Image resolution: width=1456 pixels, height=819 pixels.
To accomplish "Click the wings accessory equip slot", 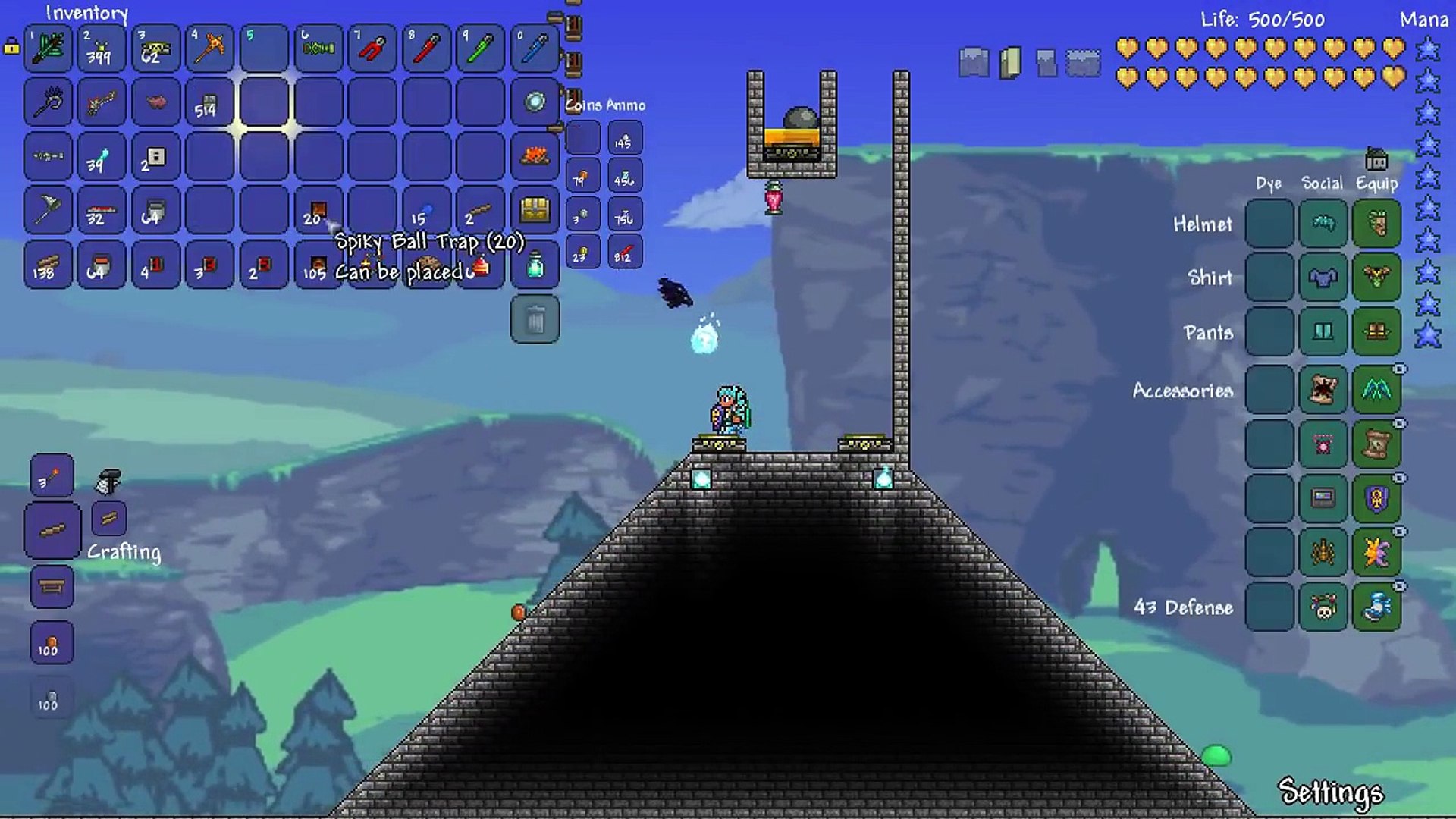I will [x=1376, y=390].
